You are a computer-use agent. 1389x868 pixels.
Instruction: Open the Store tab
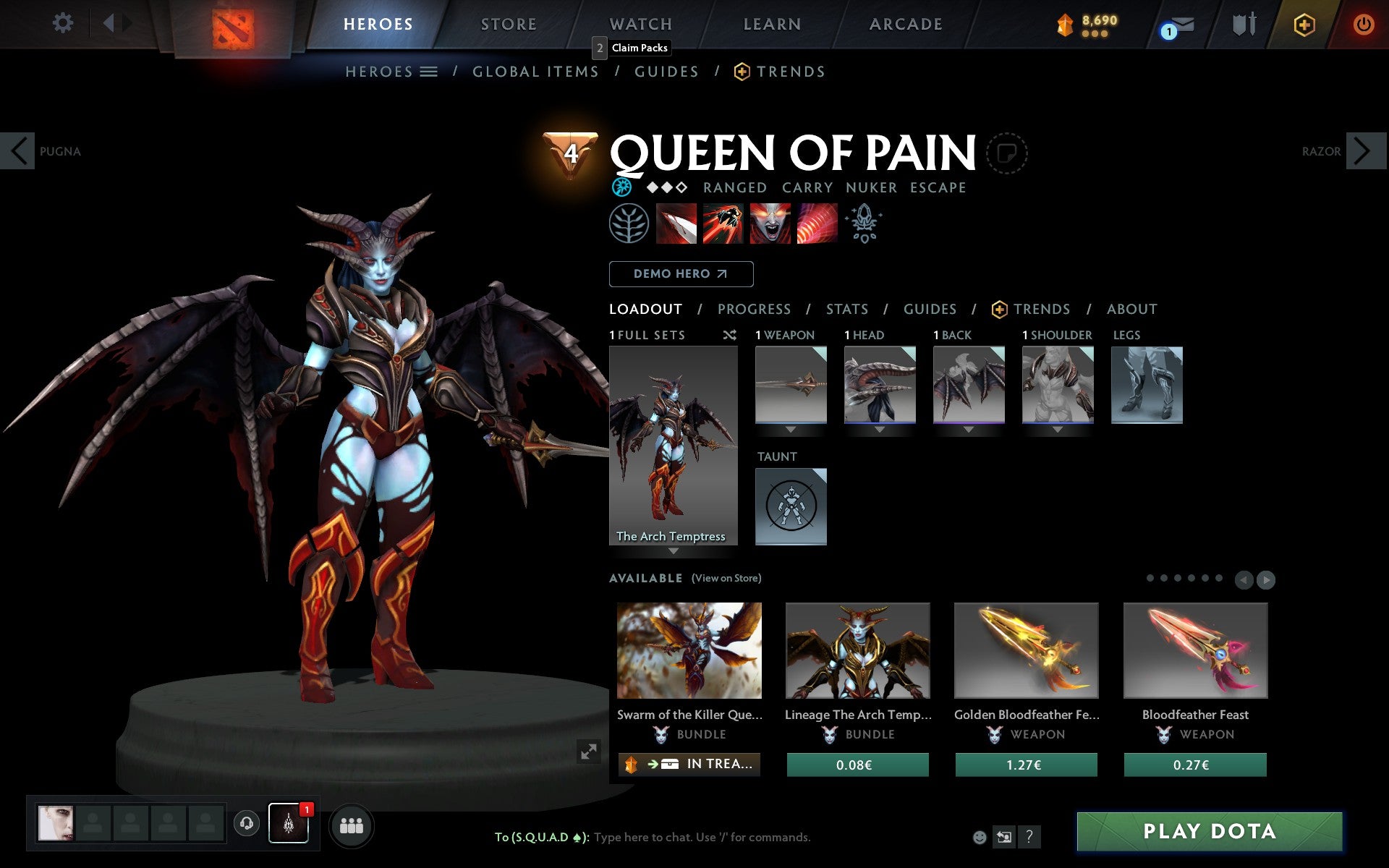pyautogui.click(x=509, y=25)
